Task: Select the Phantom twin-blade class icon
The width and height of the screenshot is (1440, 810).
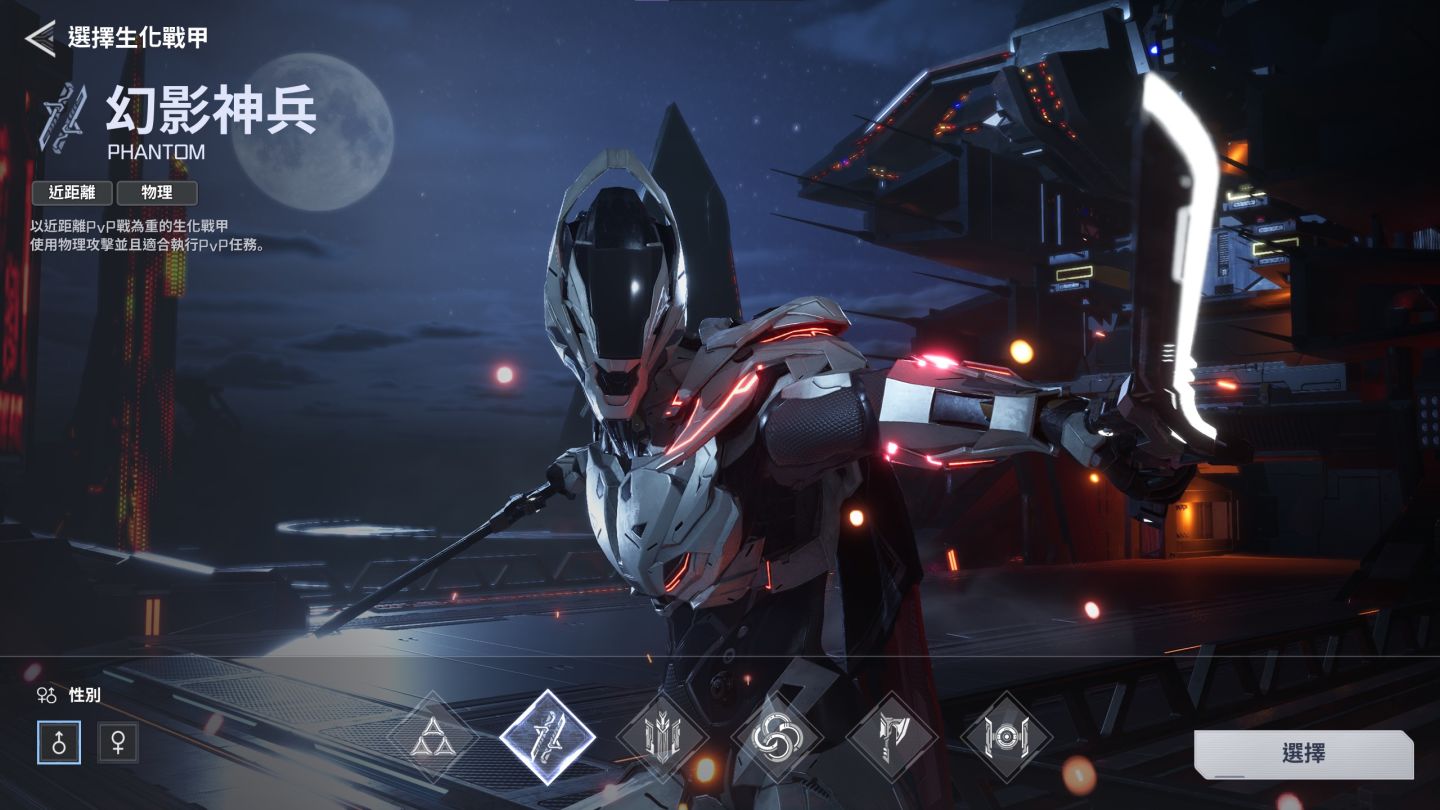Action: (x=548, y=739)
